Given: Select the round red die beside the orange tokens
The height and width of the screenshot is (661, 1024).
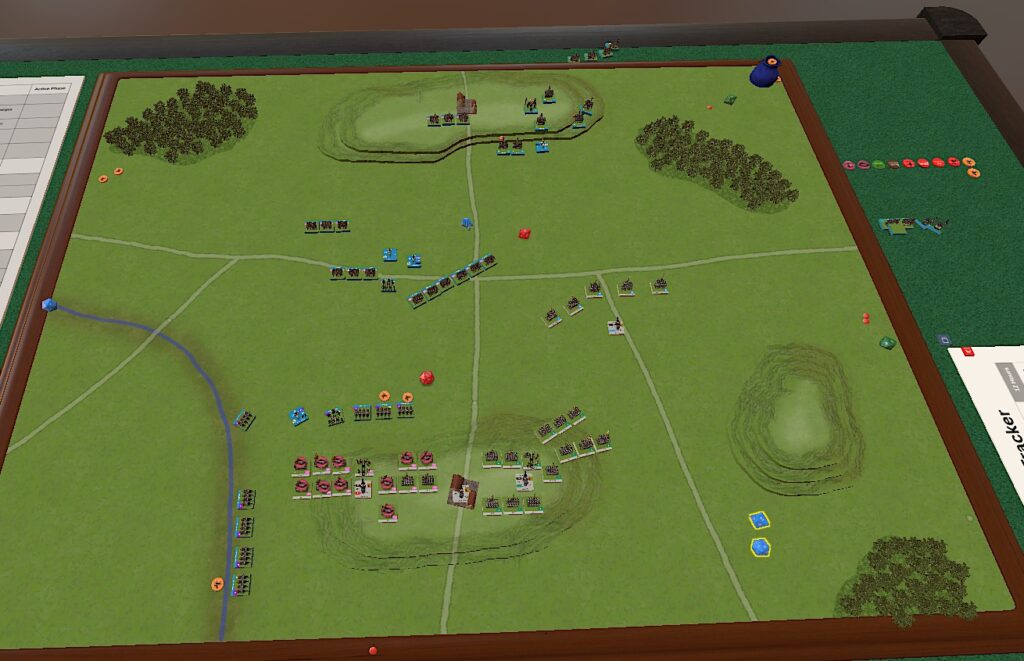Looking at the screenshot, I should pos(426,378).
